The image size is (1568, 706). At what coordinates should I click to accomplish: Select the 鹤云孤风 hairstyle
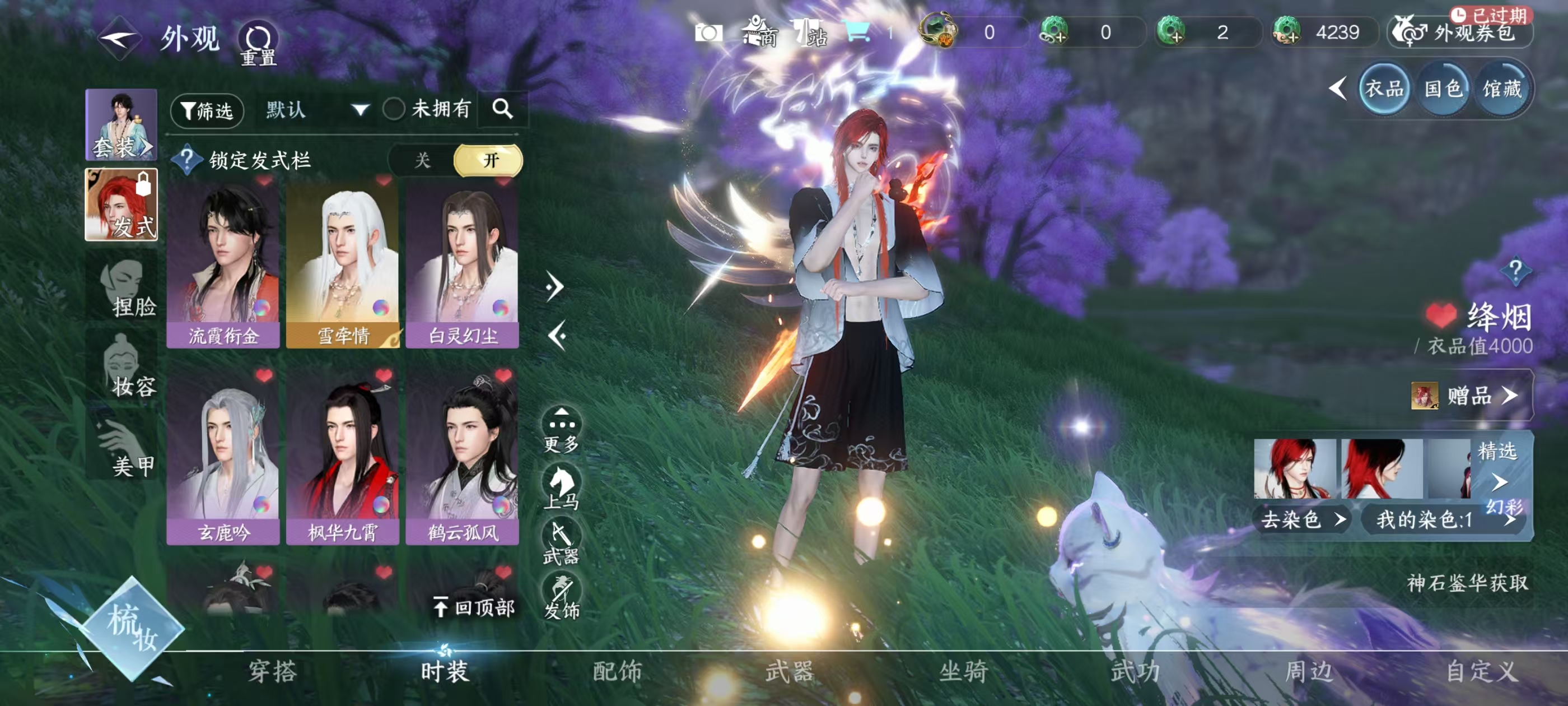point(462,457)
